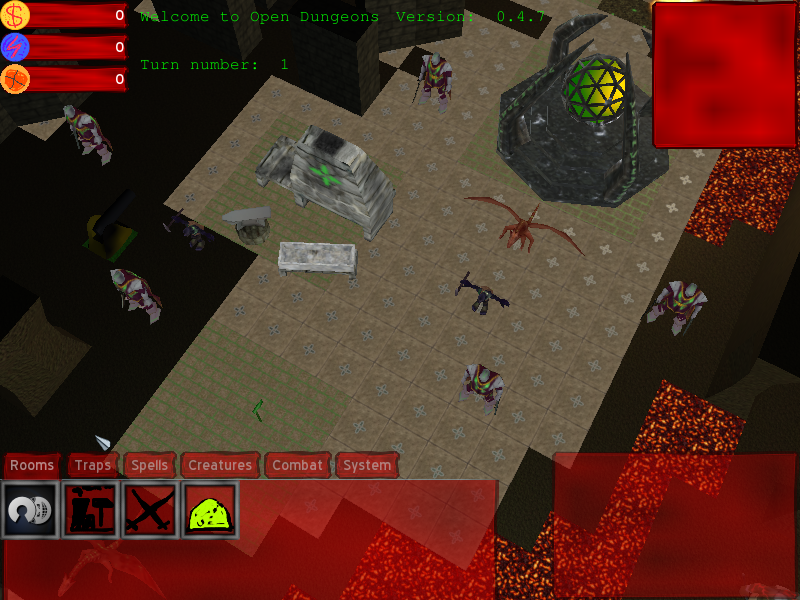
Task: Open the Traps tab
Action: pyautogui.click(x=93, y=465)
